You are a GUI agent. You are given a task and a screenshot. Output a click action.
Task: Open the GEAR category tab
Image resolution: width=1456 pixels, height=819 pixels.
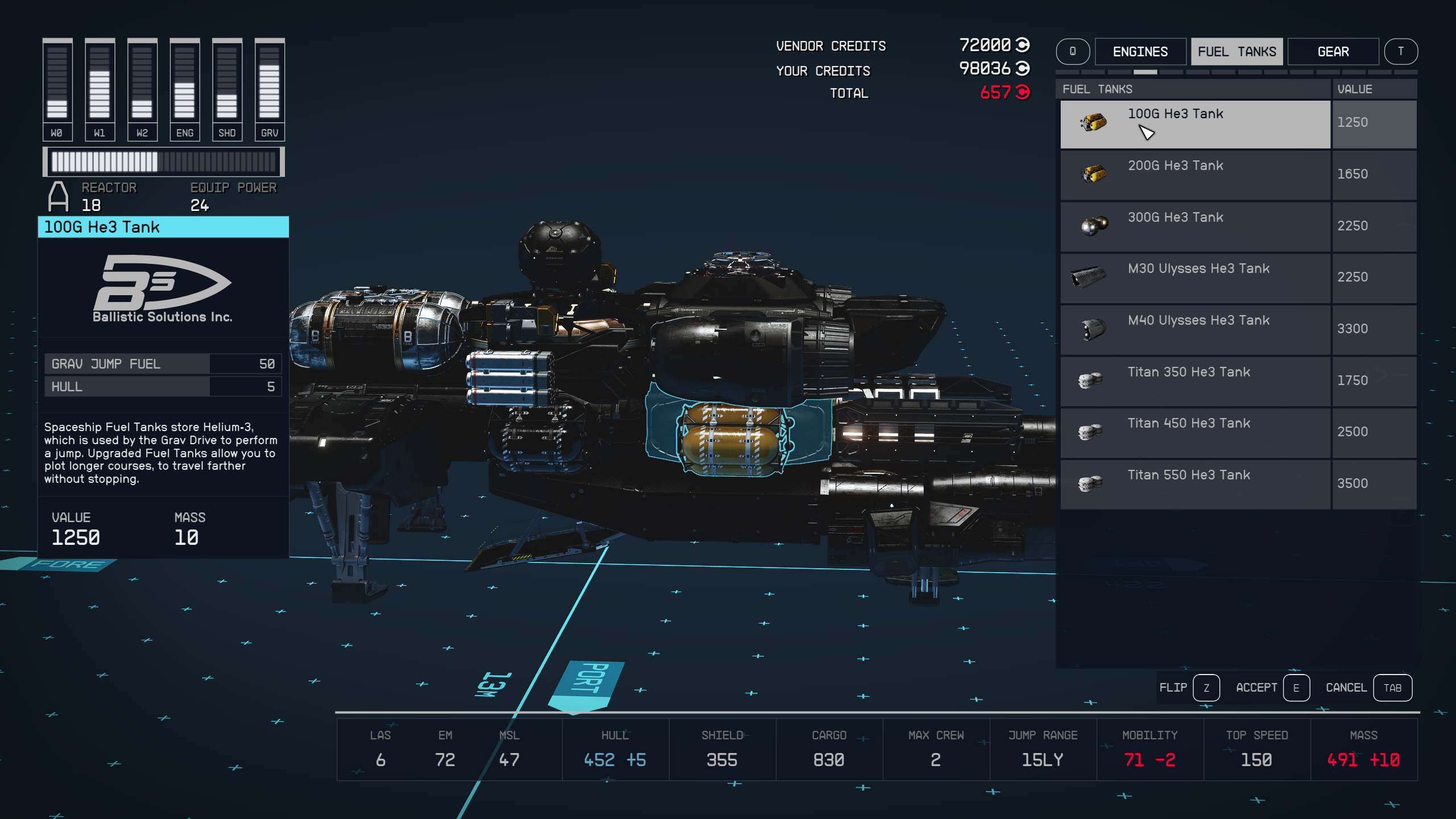[1333, 51]
